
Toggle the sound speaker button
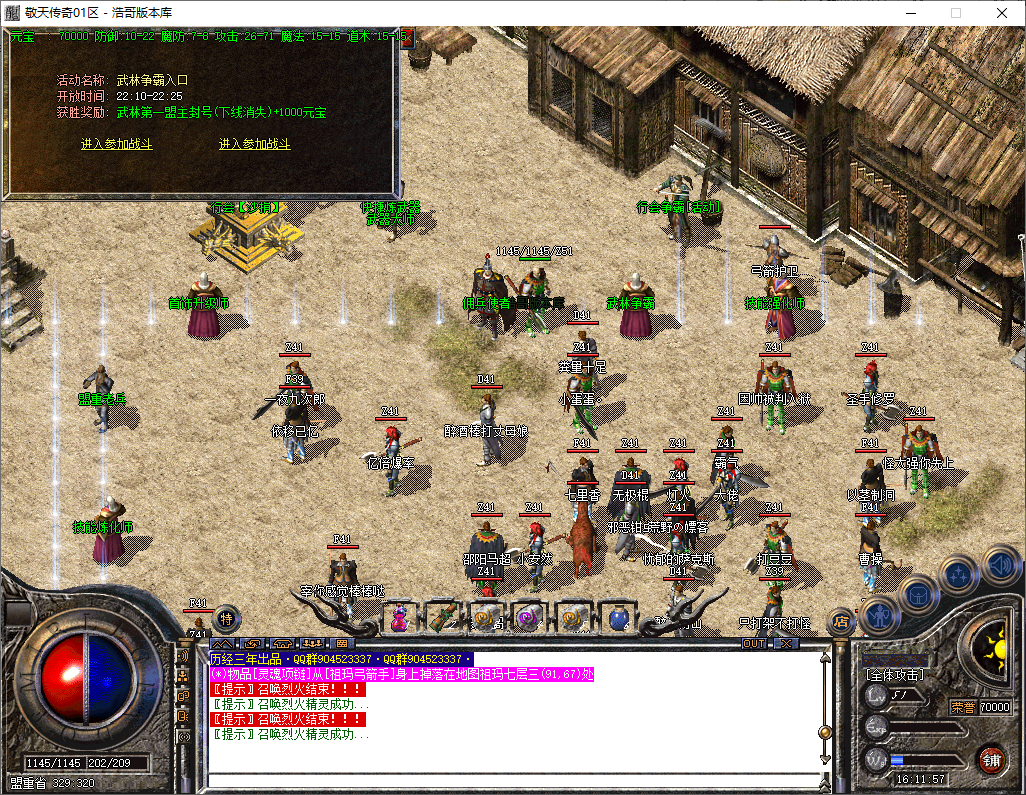coord(1000,565)
